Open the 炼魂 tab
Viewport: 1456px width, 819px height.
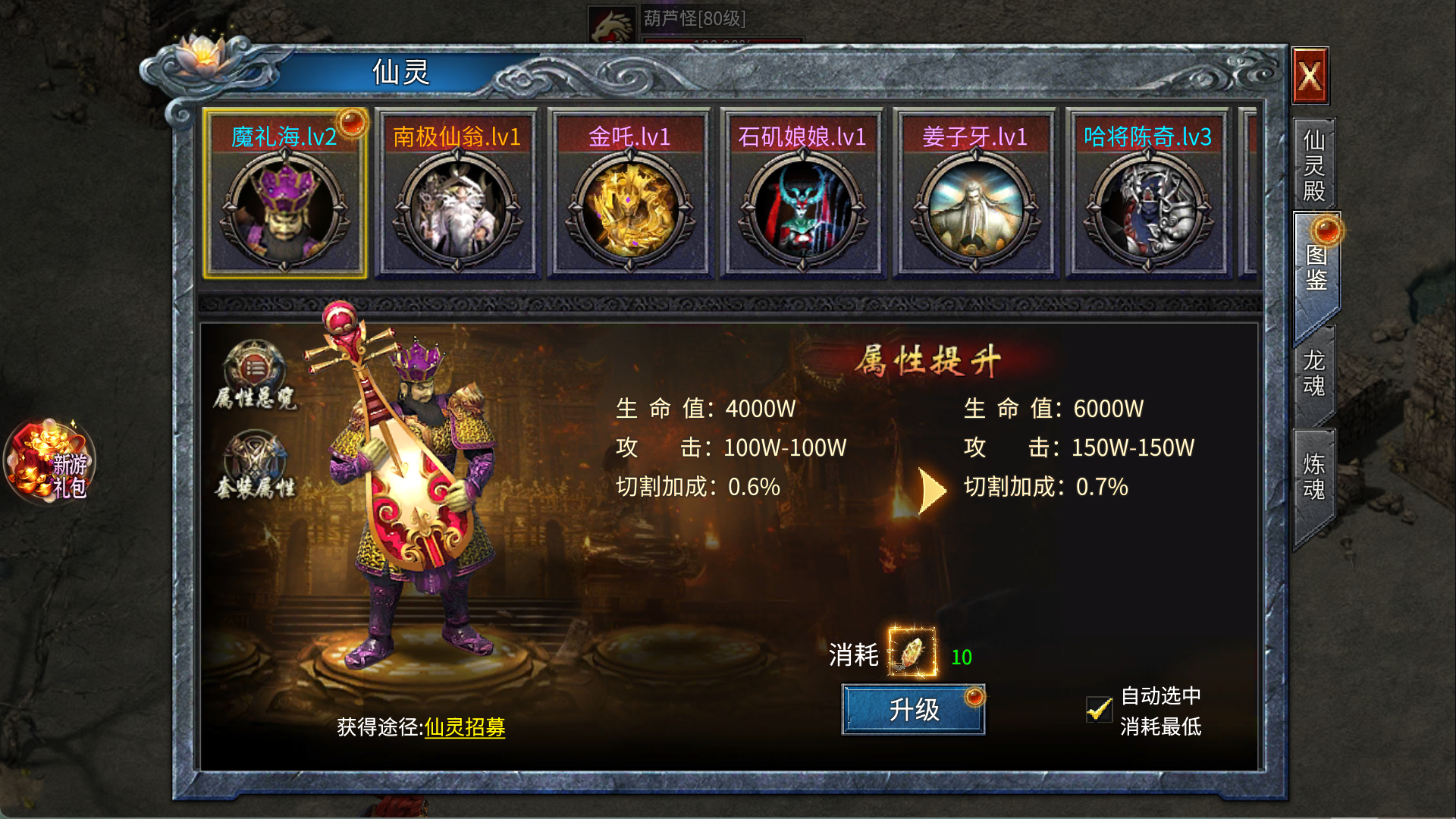[x=1314, y=476]
